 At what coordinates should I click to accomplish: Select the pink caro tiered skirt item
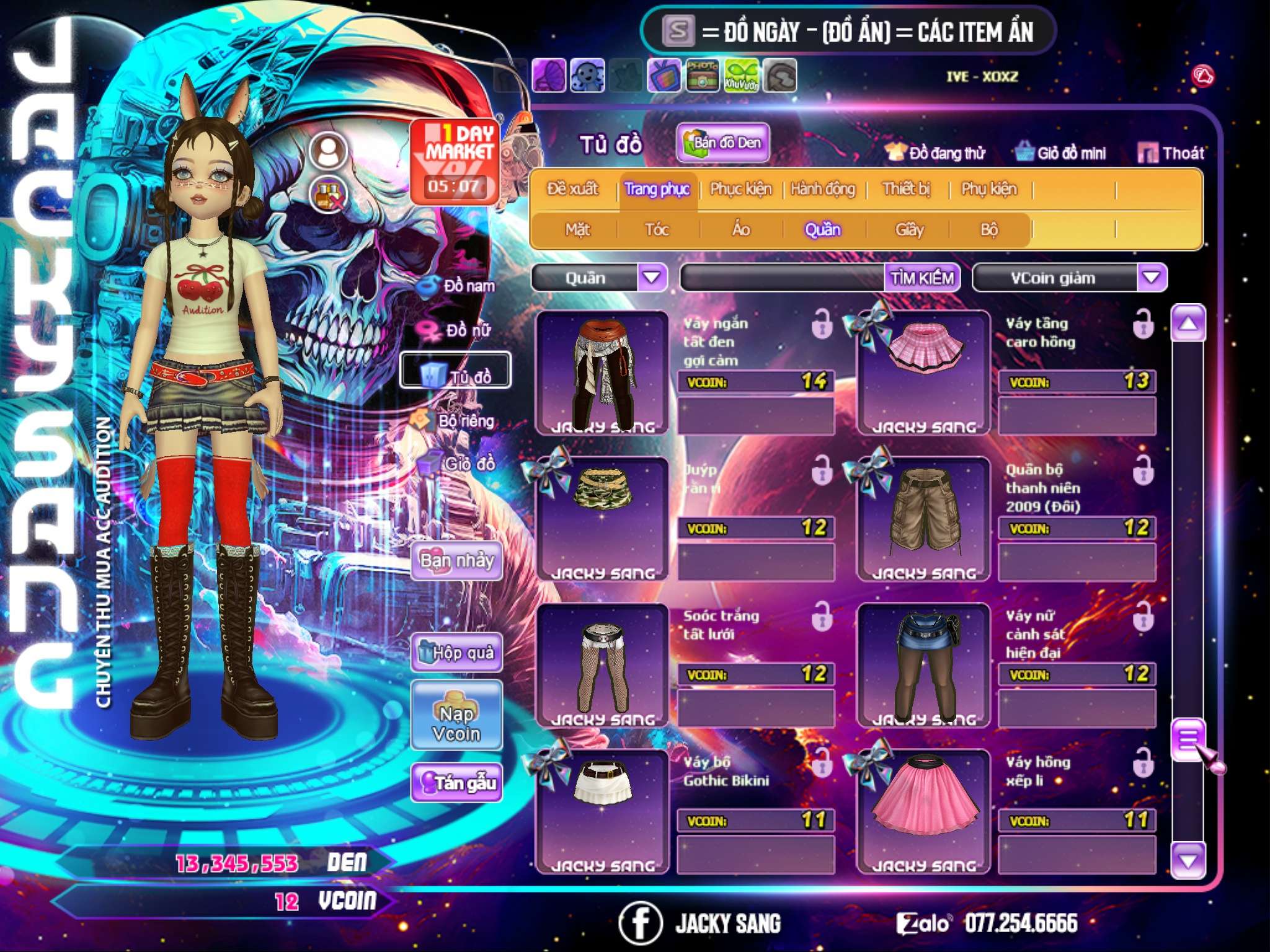[x=924, y=372]
